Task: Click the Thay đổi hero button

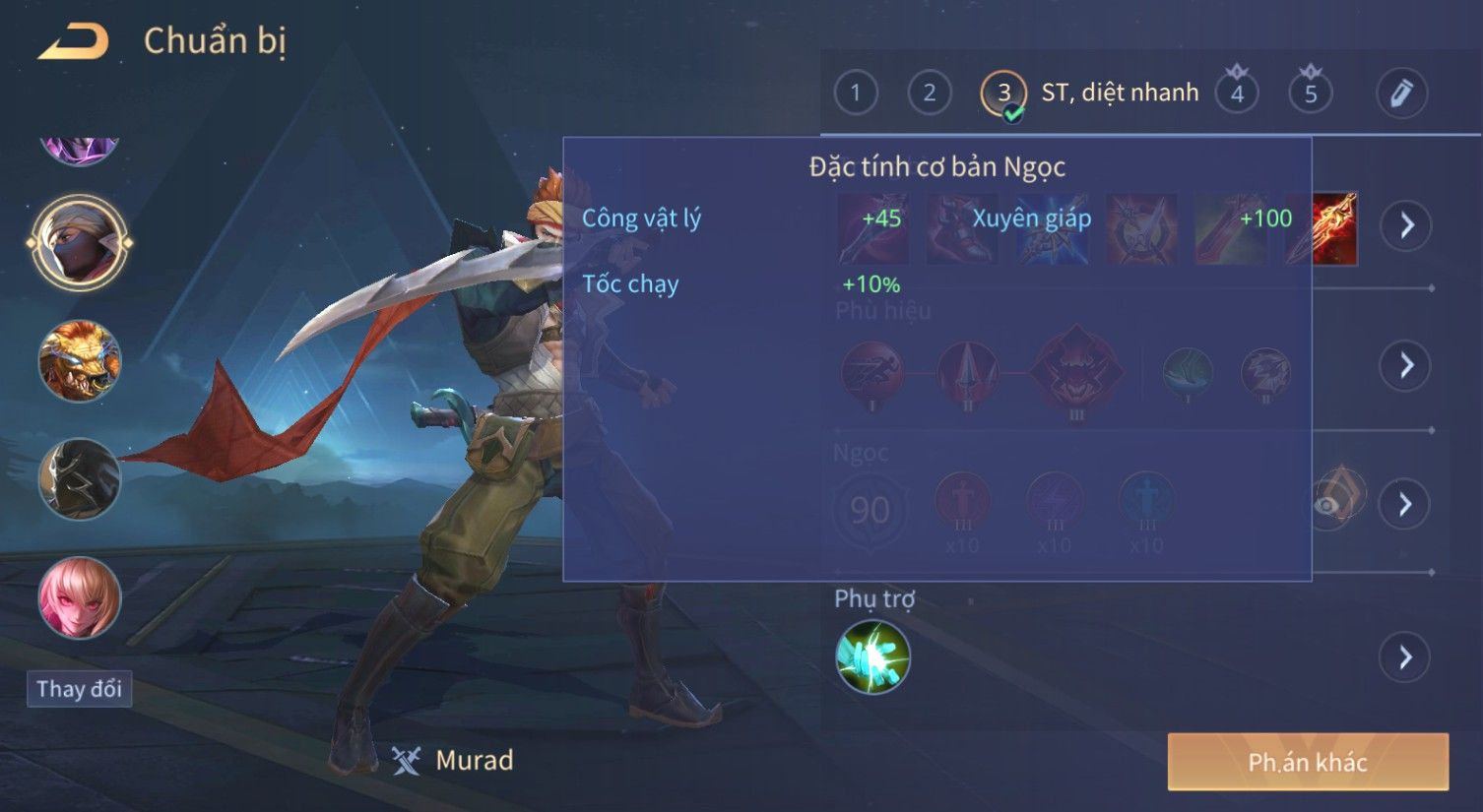Action: (79, 689)
